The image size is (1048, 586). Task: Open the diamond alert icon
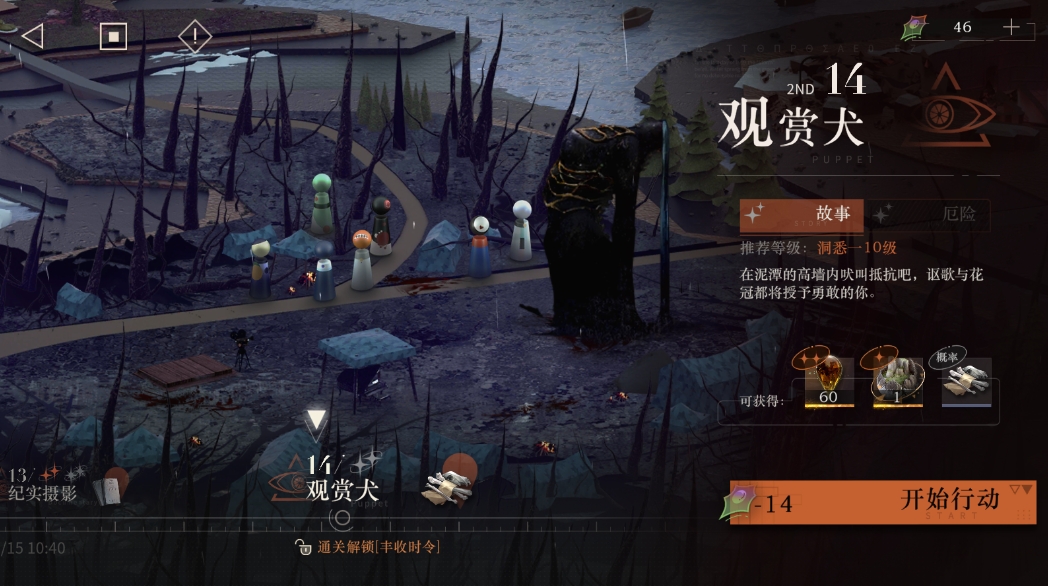[195, 38]
